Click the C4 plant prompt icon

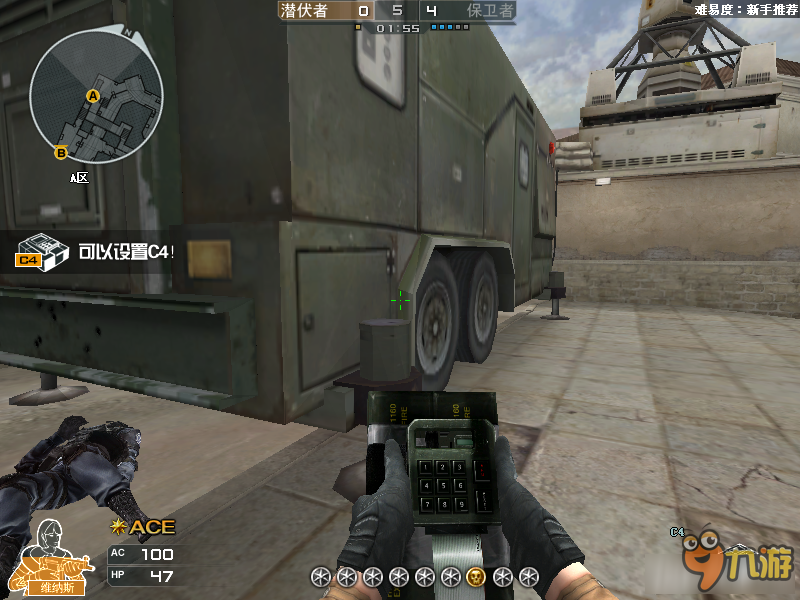click(41, 252)
